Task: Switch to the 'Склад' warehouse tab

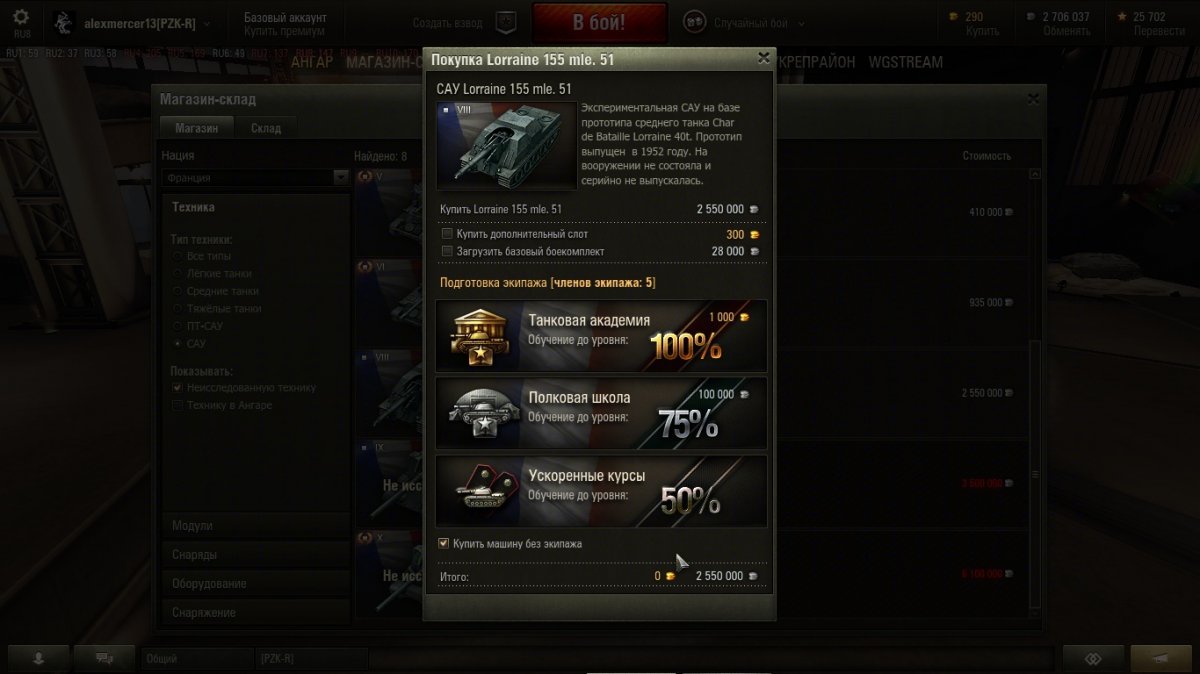Action: click(x=265, y=128)
